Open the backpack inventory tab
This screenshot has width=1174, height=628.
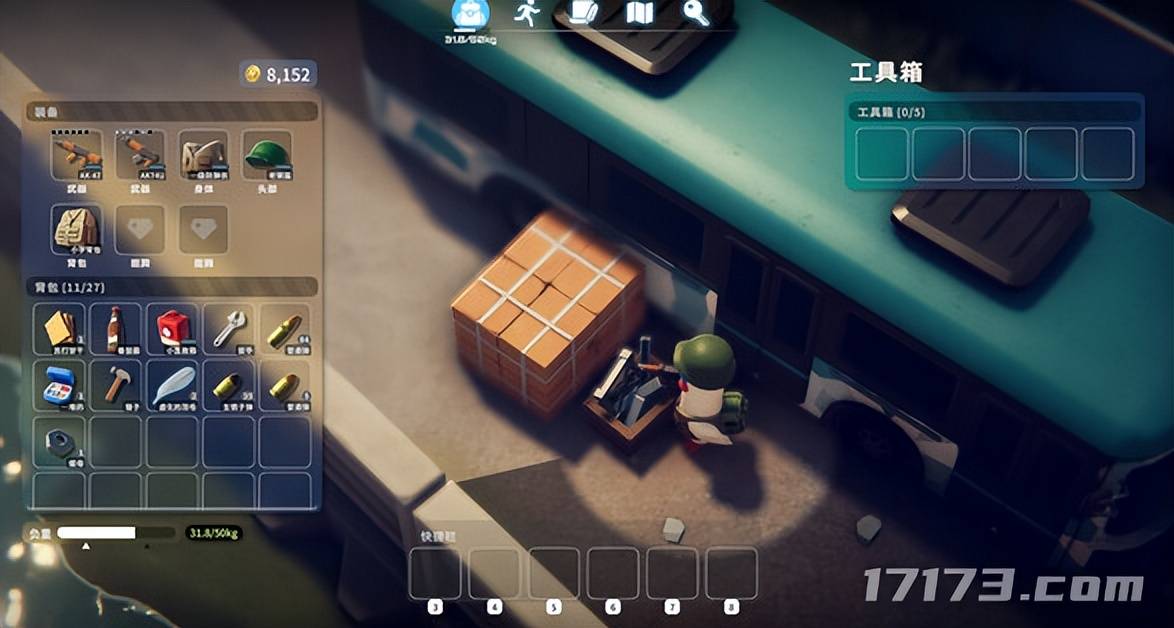tap(467, 14)
